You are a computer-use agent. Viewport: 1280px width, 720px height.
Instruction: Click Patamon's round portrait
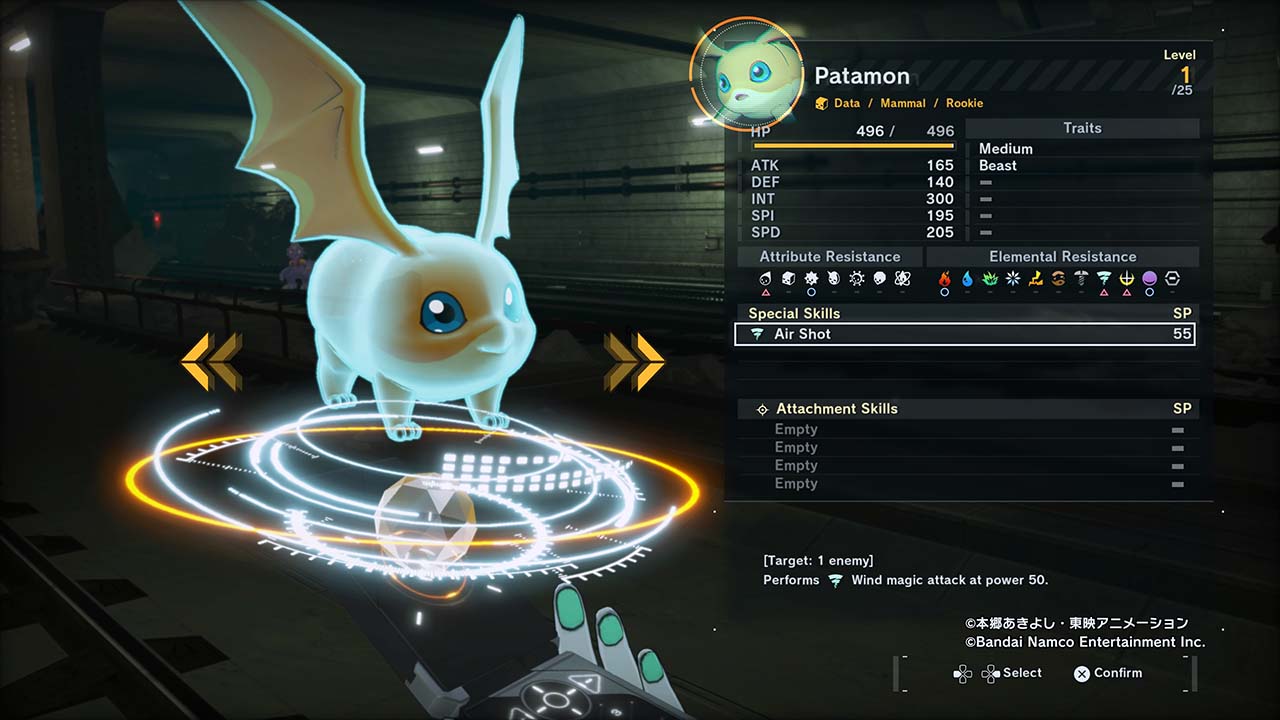point(746,74)
